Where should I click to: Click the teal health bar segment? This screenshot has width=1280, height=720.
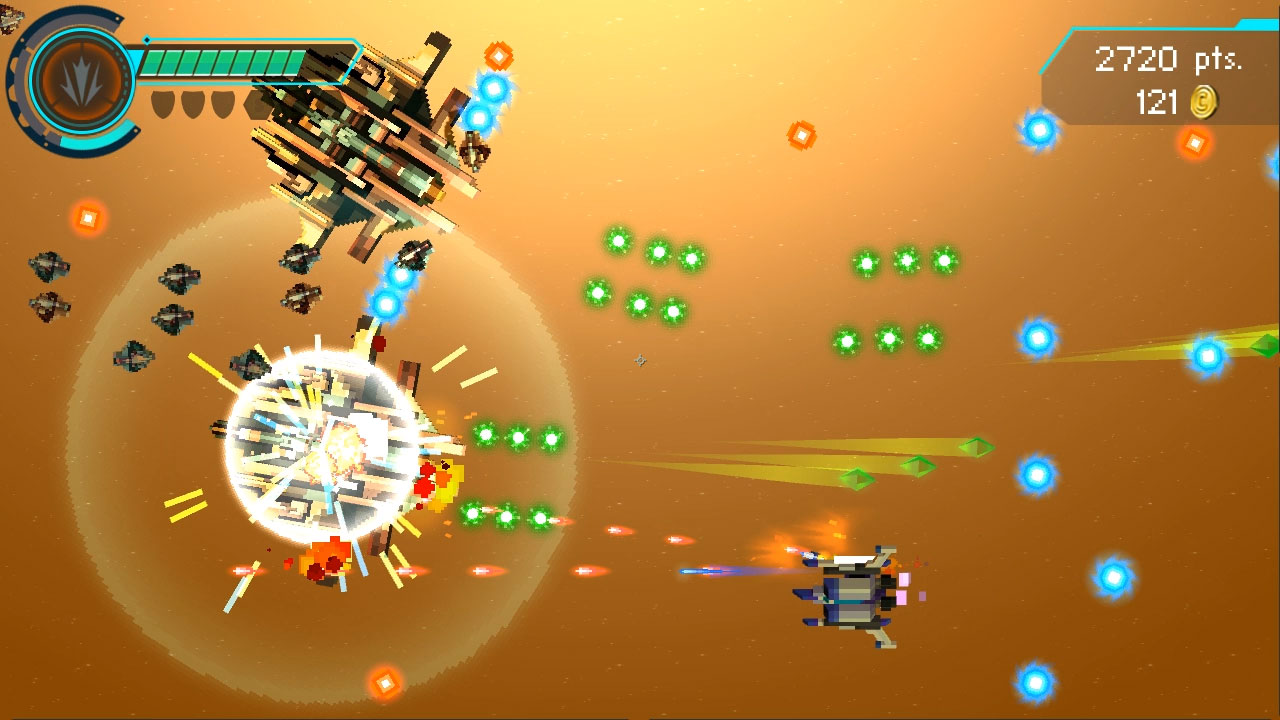(x=200, y=62)
